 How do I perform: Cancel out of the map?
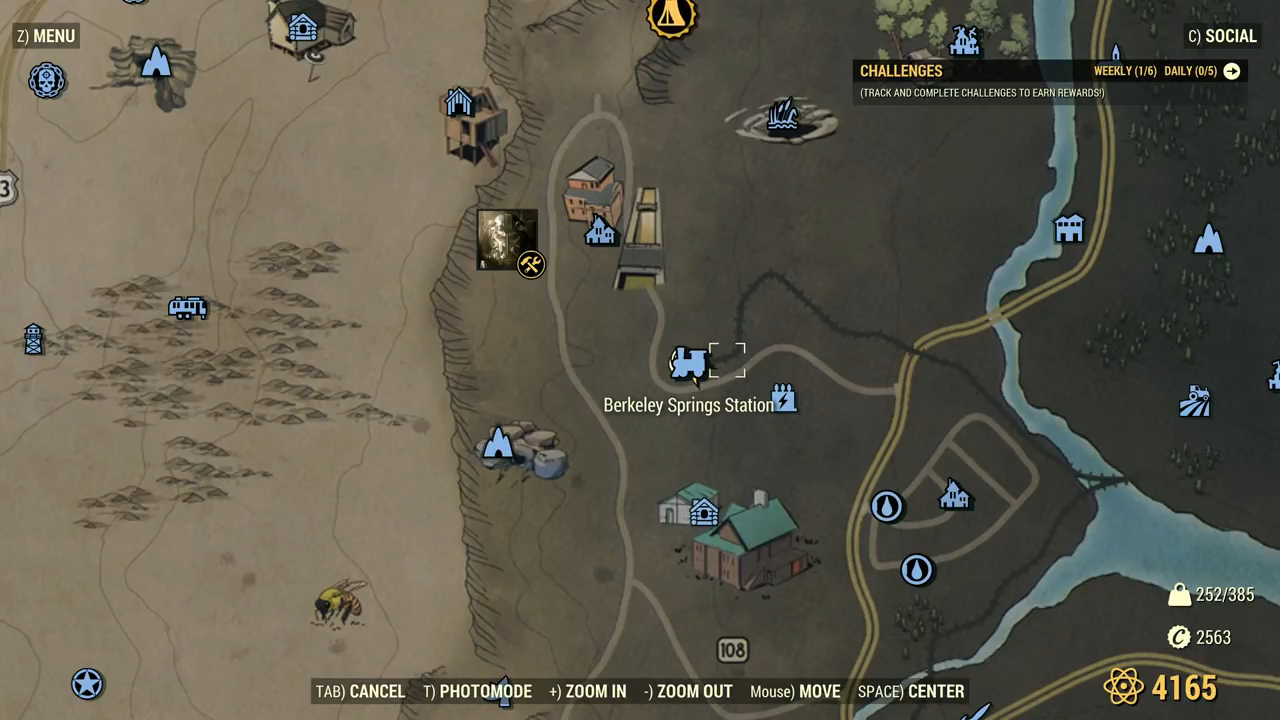tap(360, 691)
